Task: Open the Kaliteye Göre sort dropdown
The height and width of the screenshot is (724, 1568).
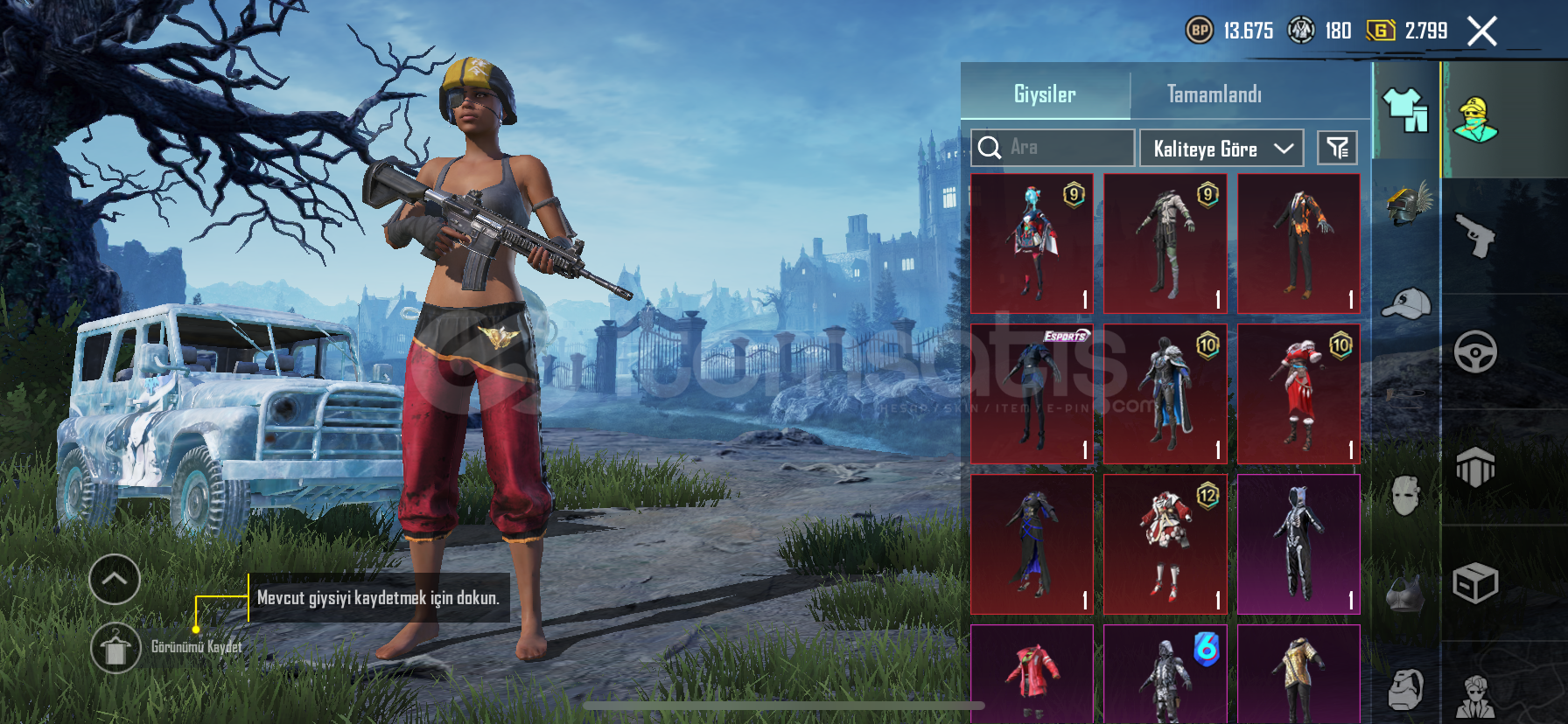Action: tap(1221, 149)
